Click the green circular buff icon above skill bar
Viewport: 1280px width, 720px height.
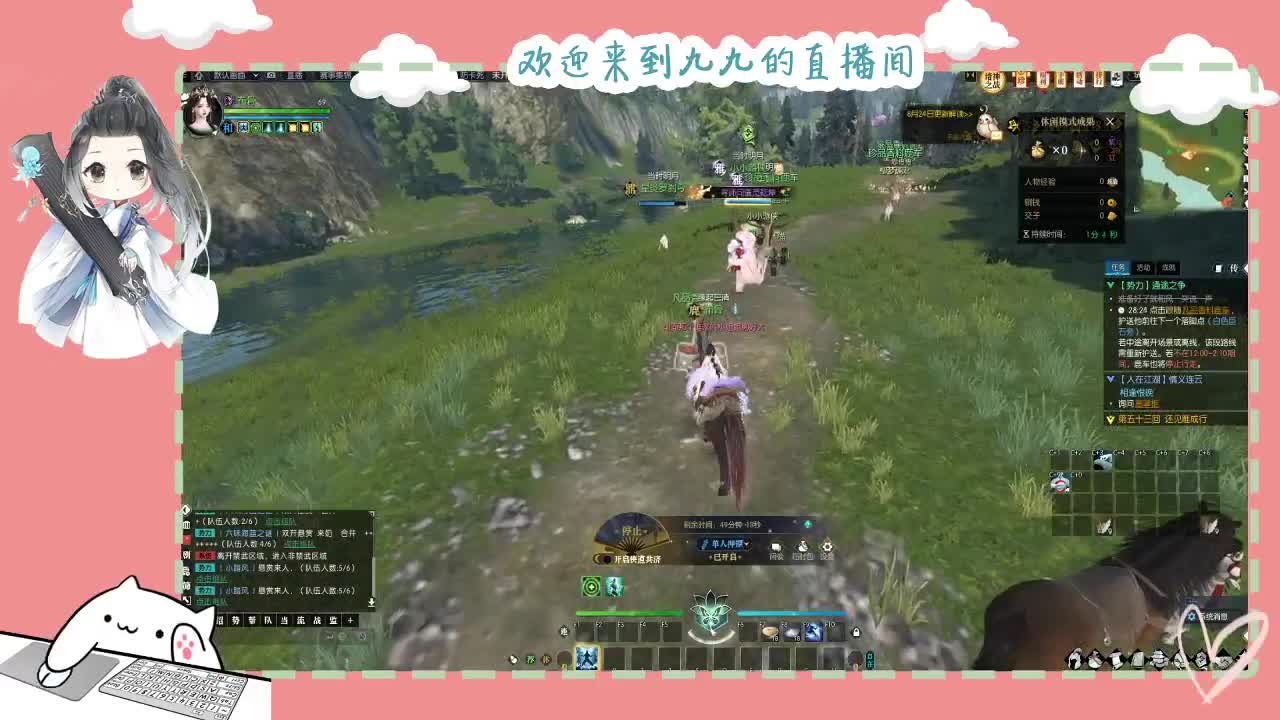click(590, 586)
